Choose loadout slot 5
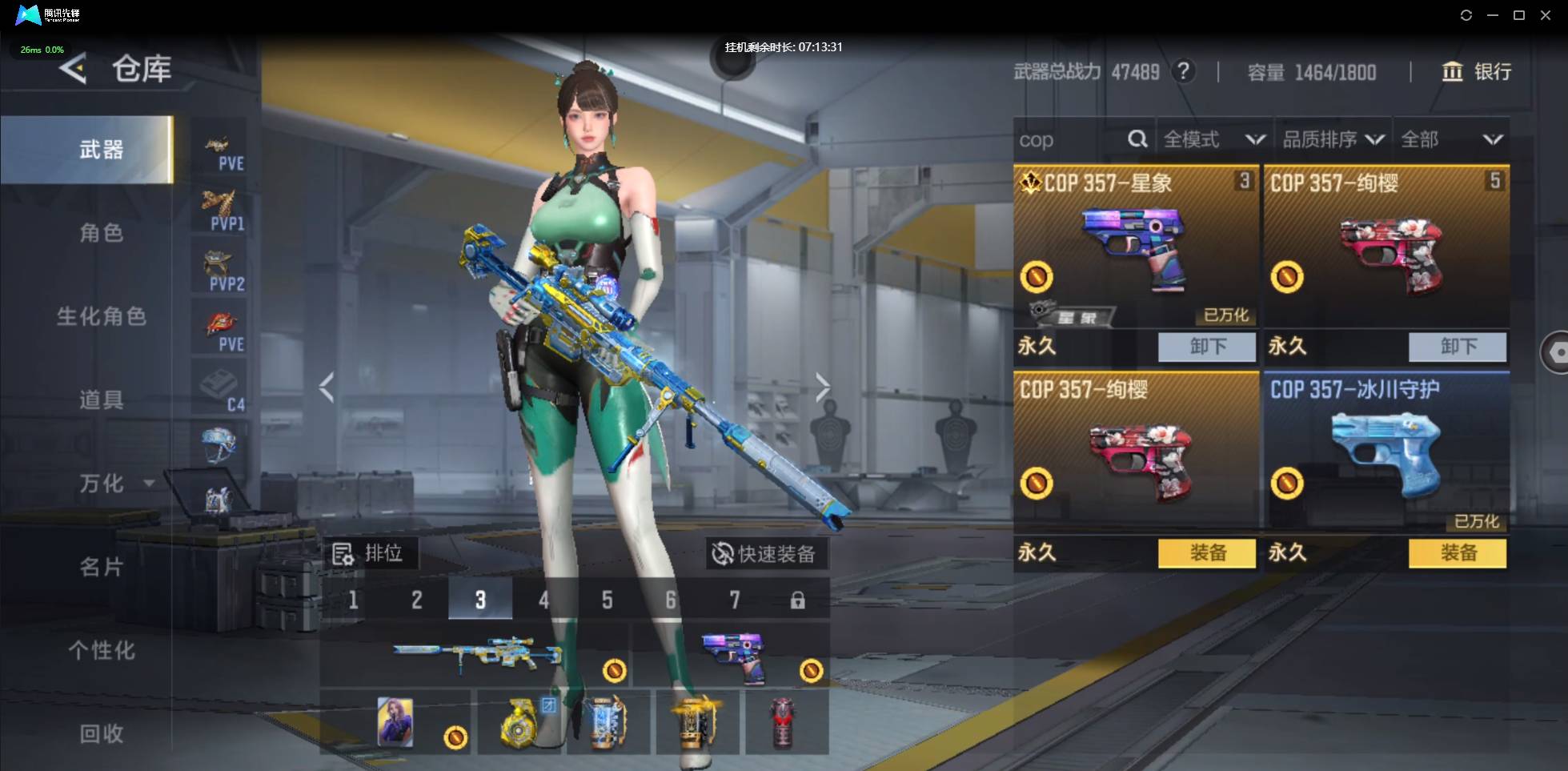 coord(608,600)
